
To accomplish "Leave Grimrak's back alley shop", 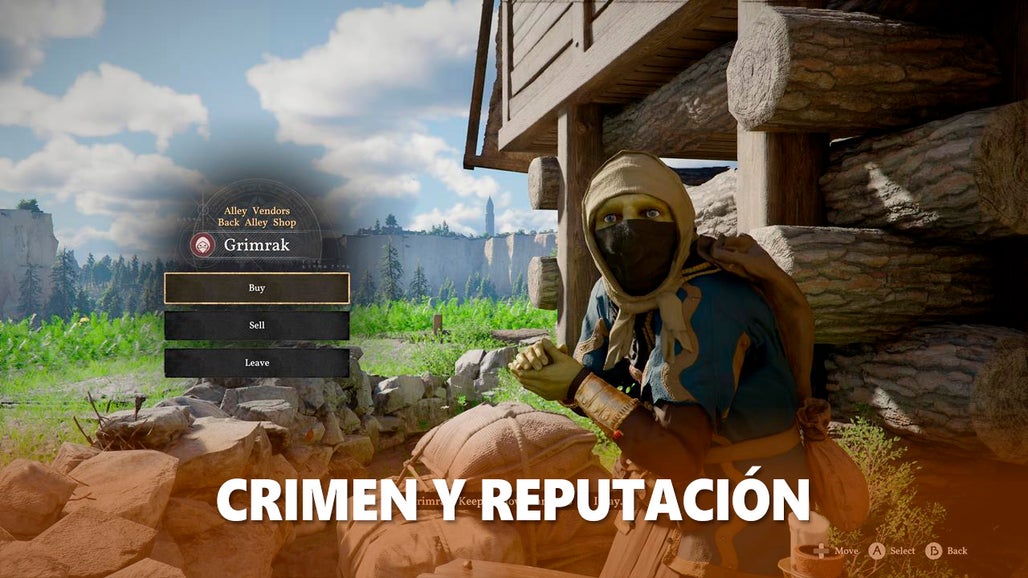I will tap(257, 362).
